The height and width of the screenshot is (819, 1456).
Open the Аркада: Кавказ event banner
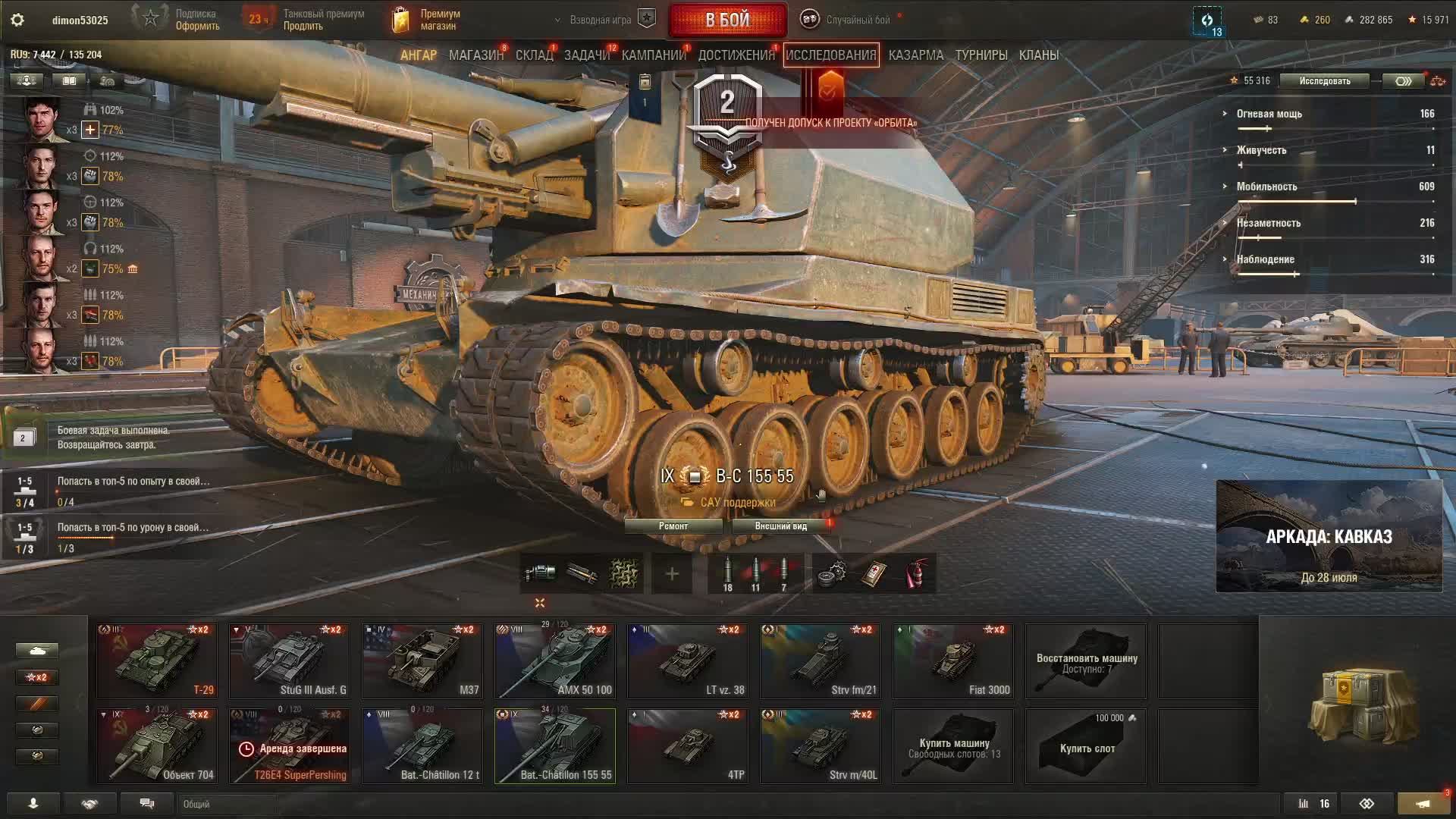coord(1329,536)
